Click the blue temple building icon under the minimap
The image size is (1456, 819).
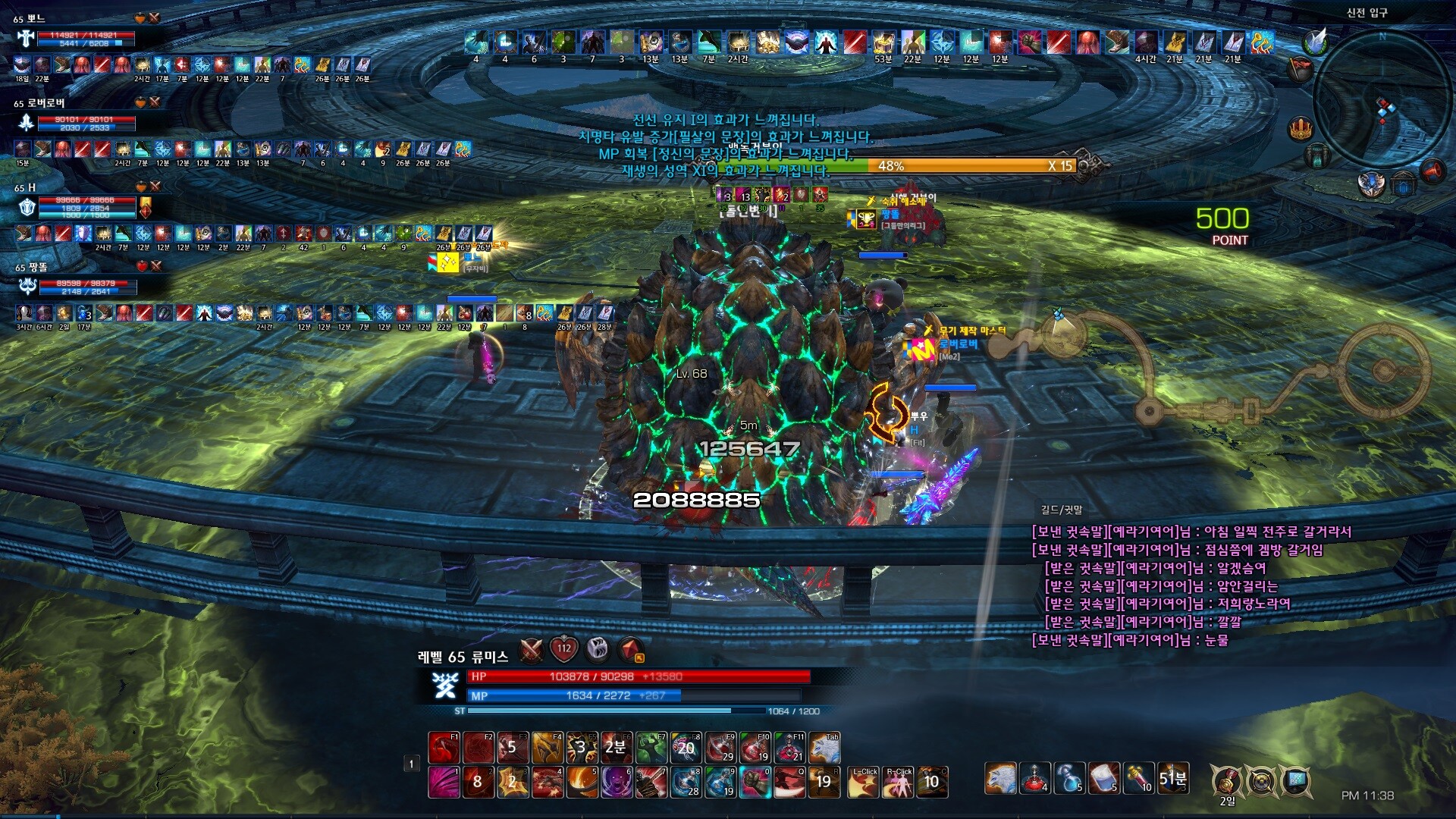1404,184
